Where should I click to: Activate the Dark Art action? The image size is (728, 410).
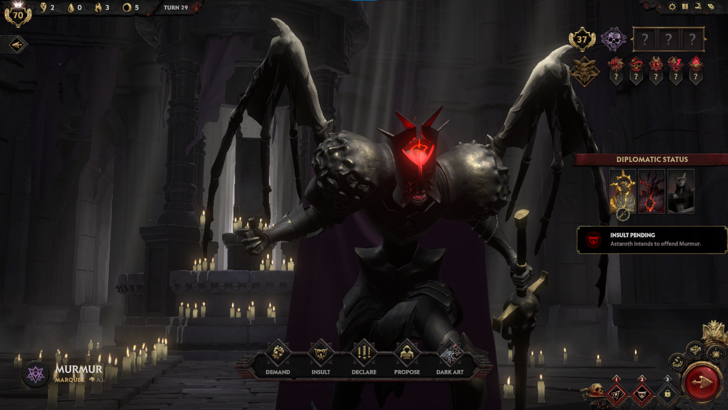pyautogui.click(x=451, y=354)
